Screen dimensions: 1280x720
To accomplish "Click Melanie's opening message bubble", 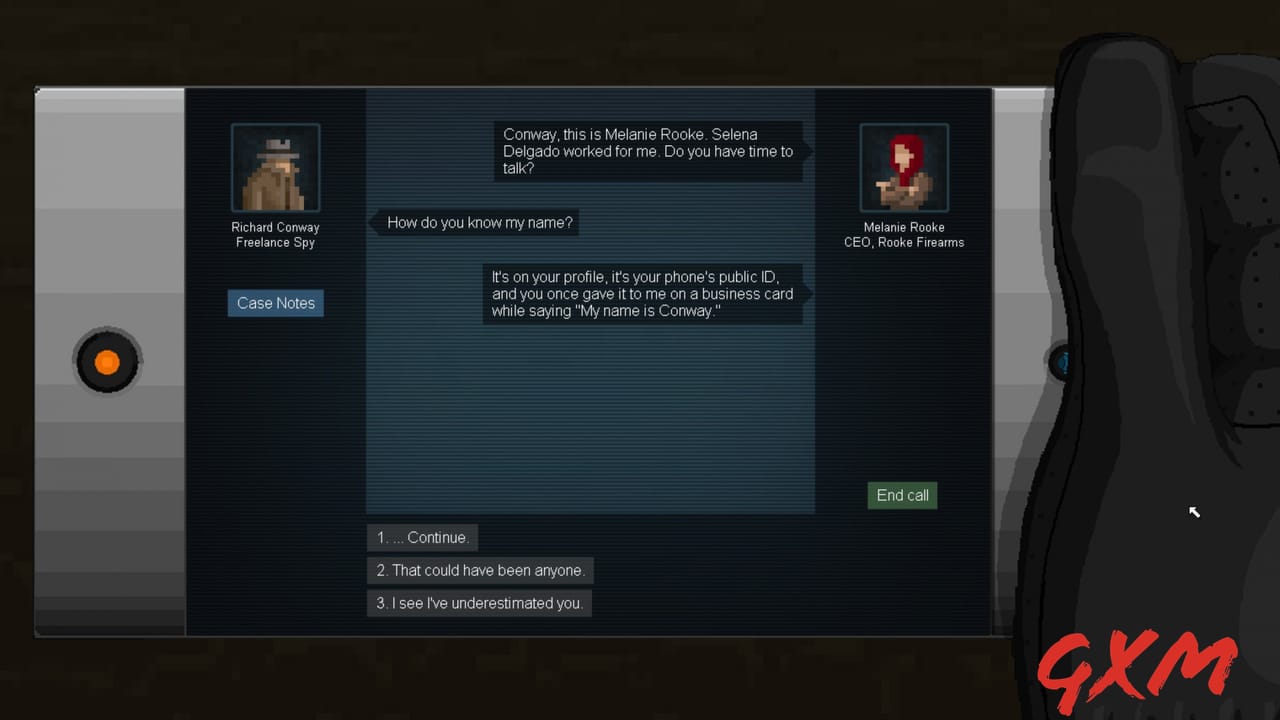I will [x=648, y=151].
